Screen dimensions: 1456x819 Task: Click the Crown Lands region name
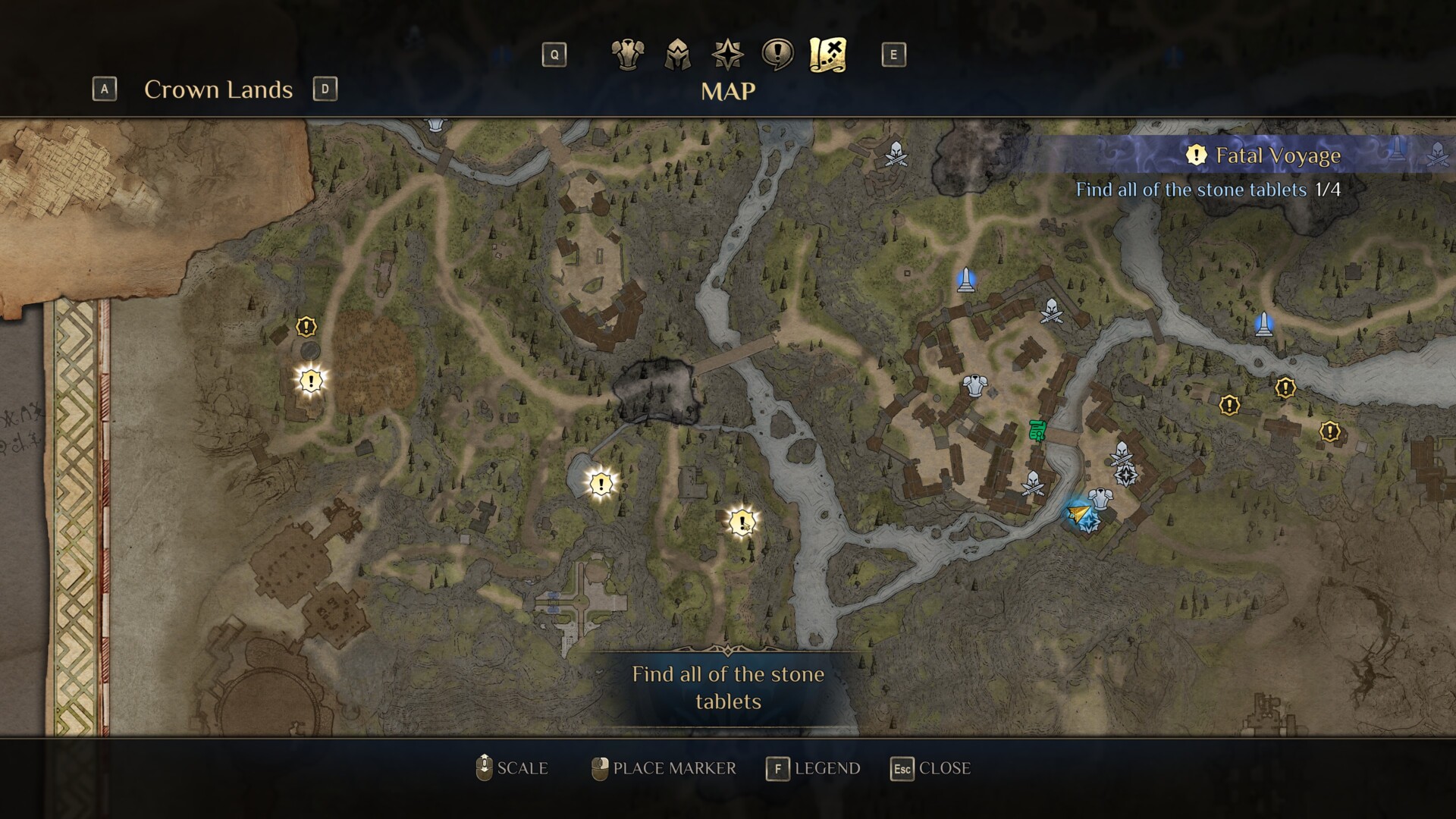tap(218, 89)
